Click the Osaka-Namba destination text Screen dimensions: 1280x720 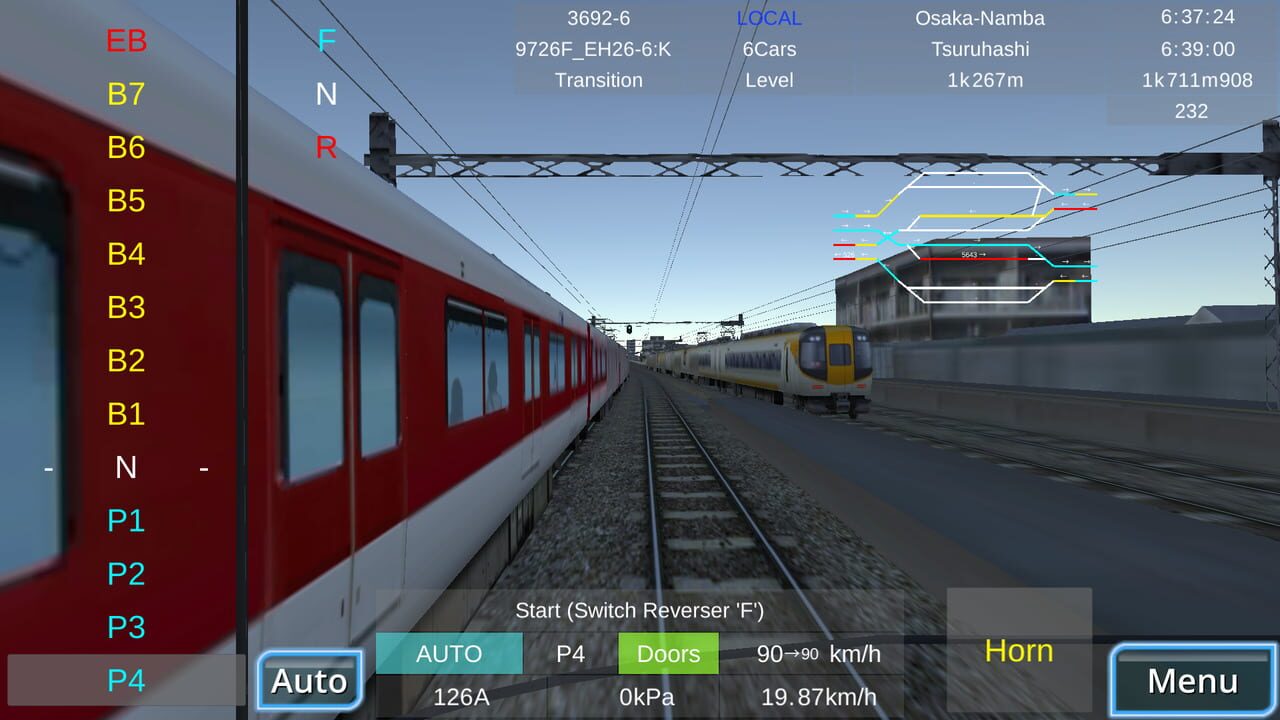click(x=980, y=17)
